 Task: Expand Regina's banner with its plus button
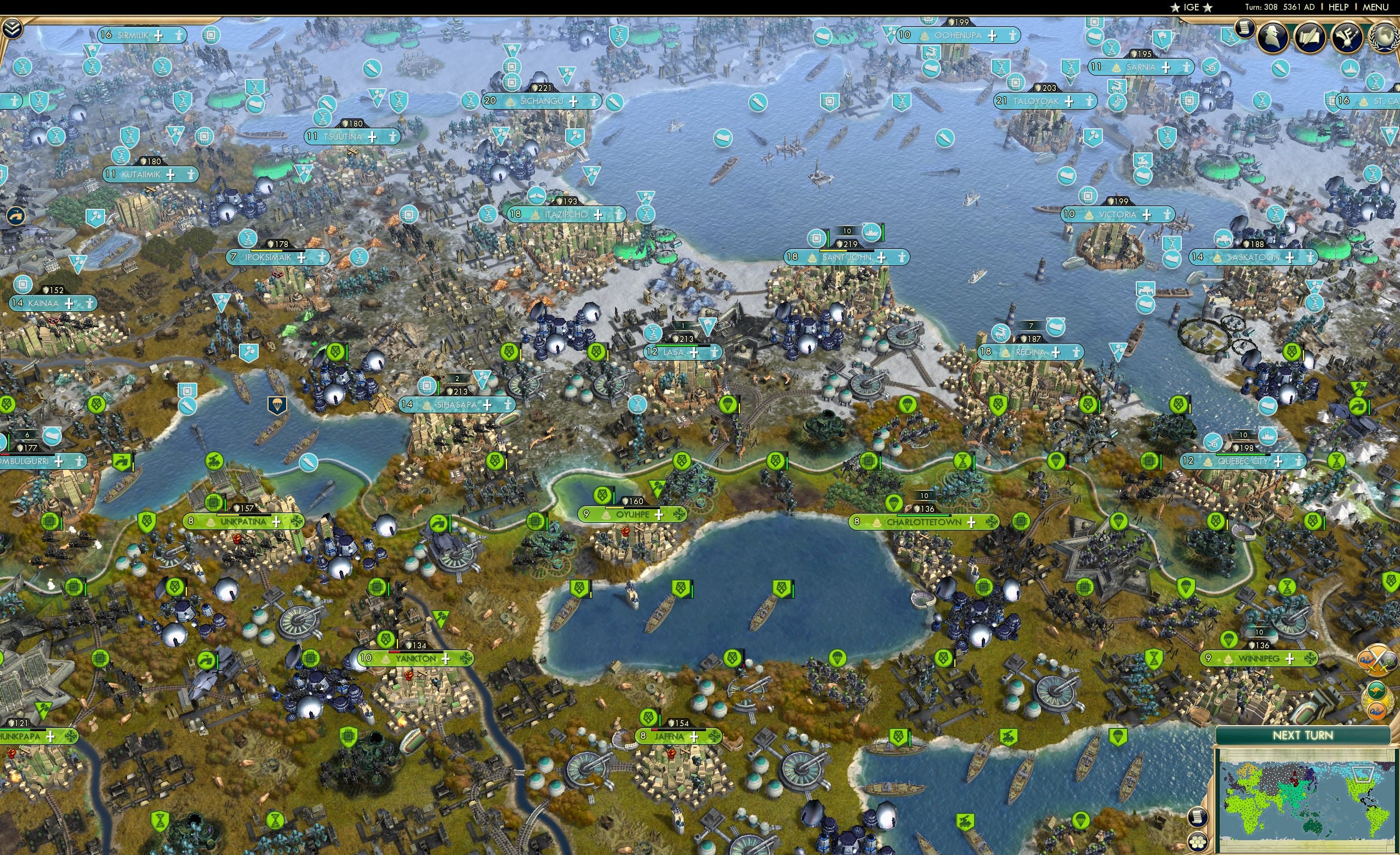coord(1056,354)
